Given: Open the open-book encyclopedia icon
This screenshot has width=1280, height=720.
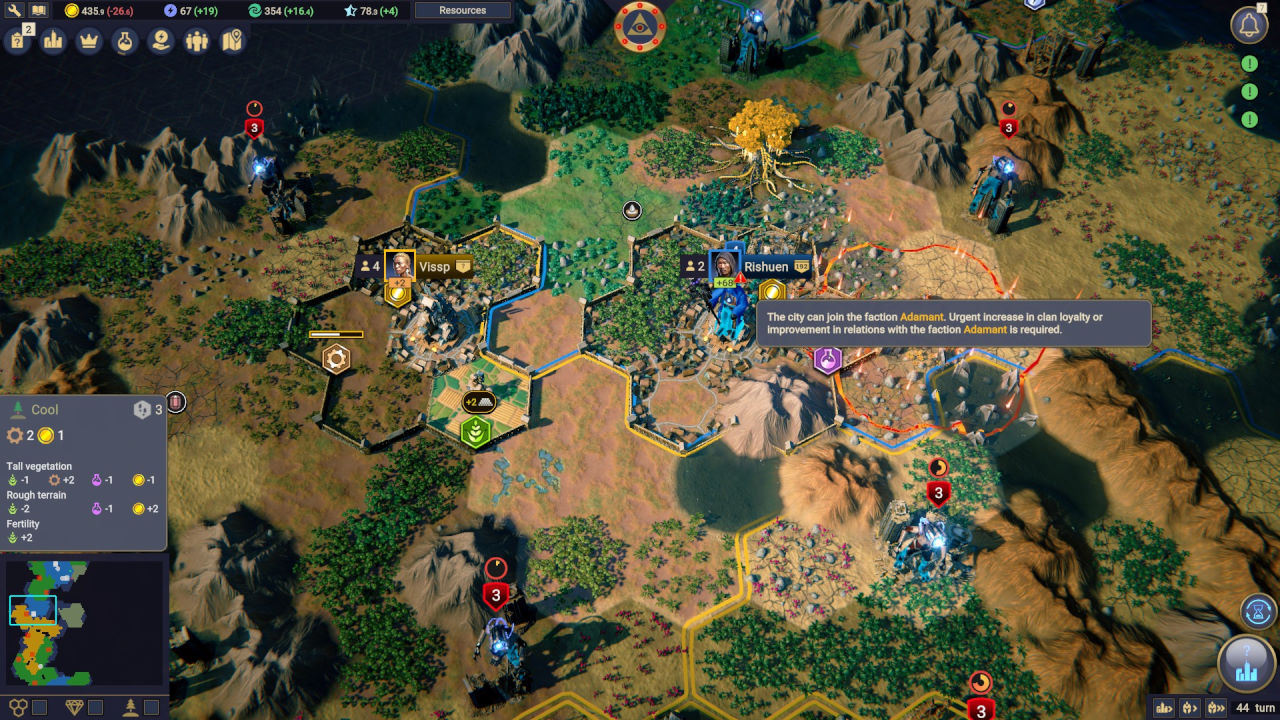Looking at the screenshot, I should click(x=39, y=10).
